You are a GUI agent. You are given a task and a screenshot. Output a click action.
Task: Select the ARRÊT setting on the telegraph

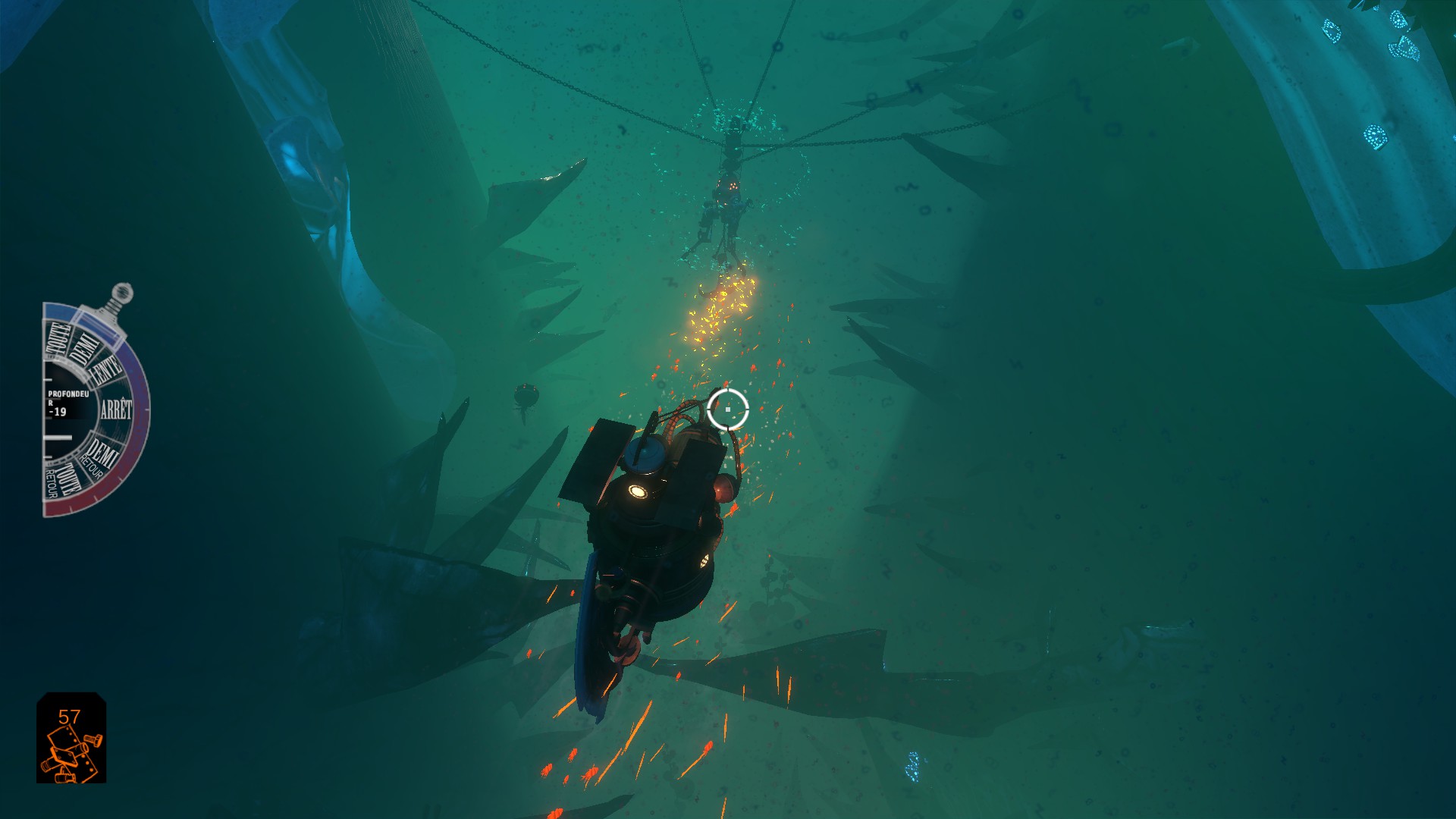click(116, 407)
